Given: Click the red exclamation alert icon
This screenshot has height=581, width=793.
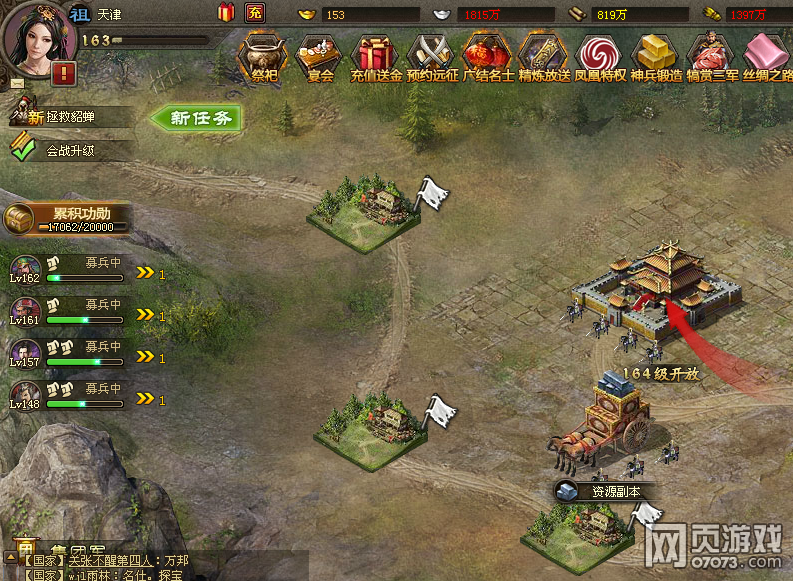Looking at the screenshot, I should point(65,73).
